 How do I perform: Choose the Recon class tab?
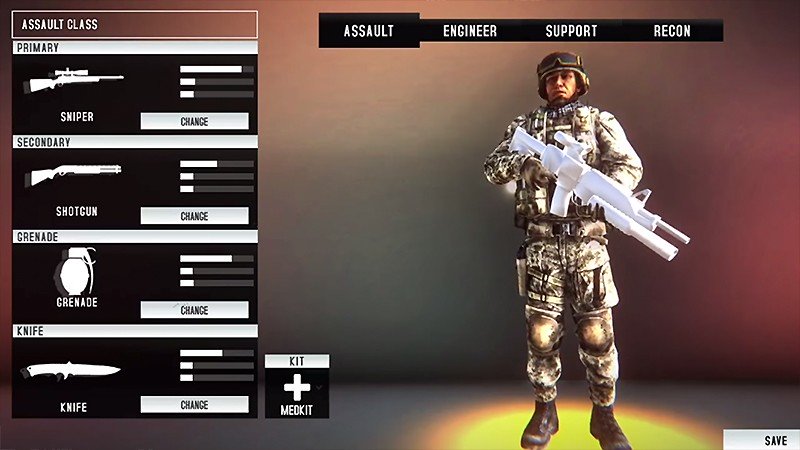tap(672, 31)
